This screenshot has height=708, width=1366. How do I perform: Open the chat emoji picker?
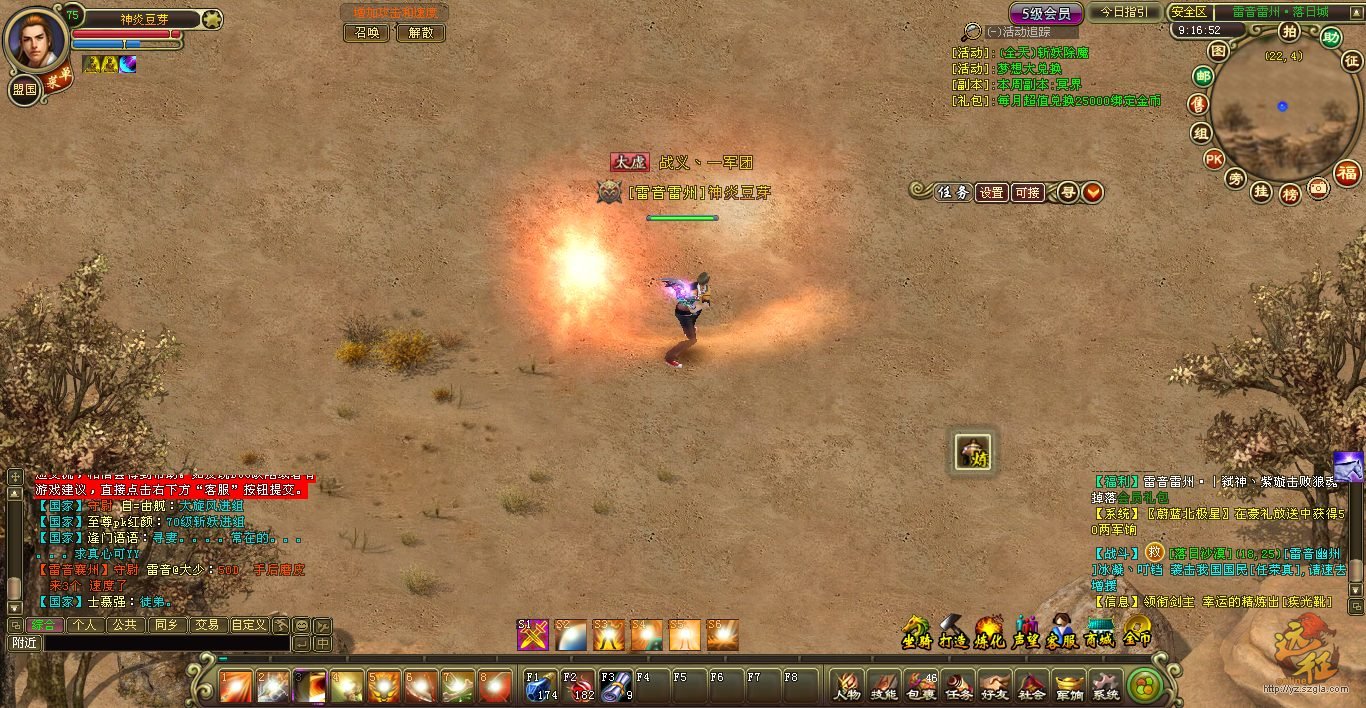pos(302,625)
